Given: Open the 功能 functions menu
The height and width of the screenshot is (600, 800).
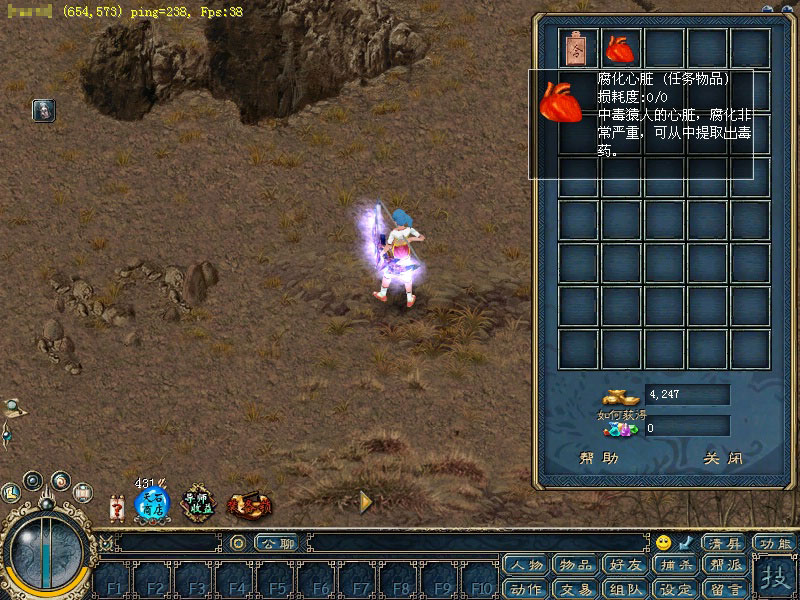Looking at the screenshot, I should coord(774,544).
